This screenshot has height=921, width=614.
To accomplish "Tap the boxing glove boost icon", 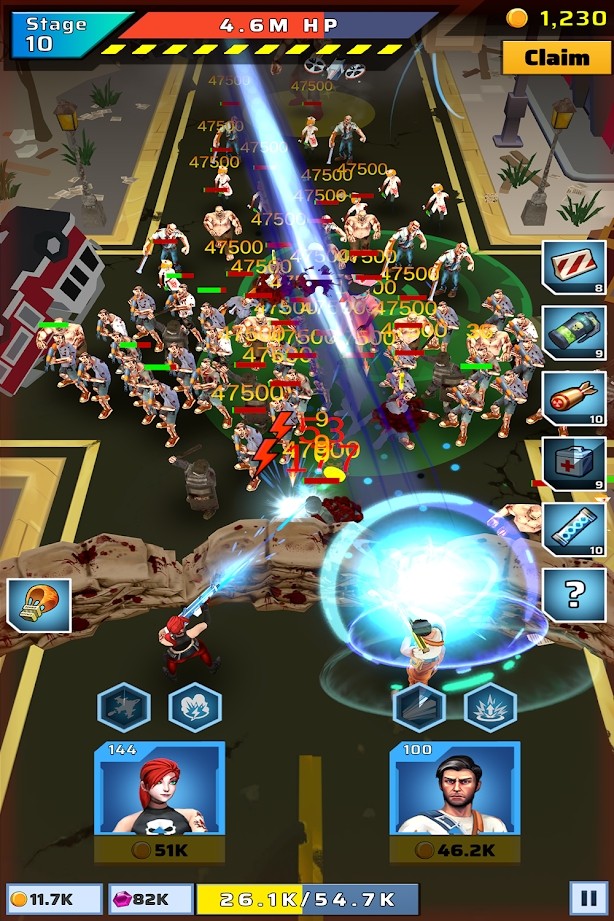I will pos(39,604).
